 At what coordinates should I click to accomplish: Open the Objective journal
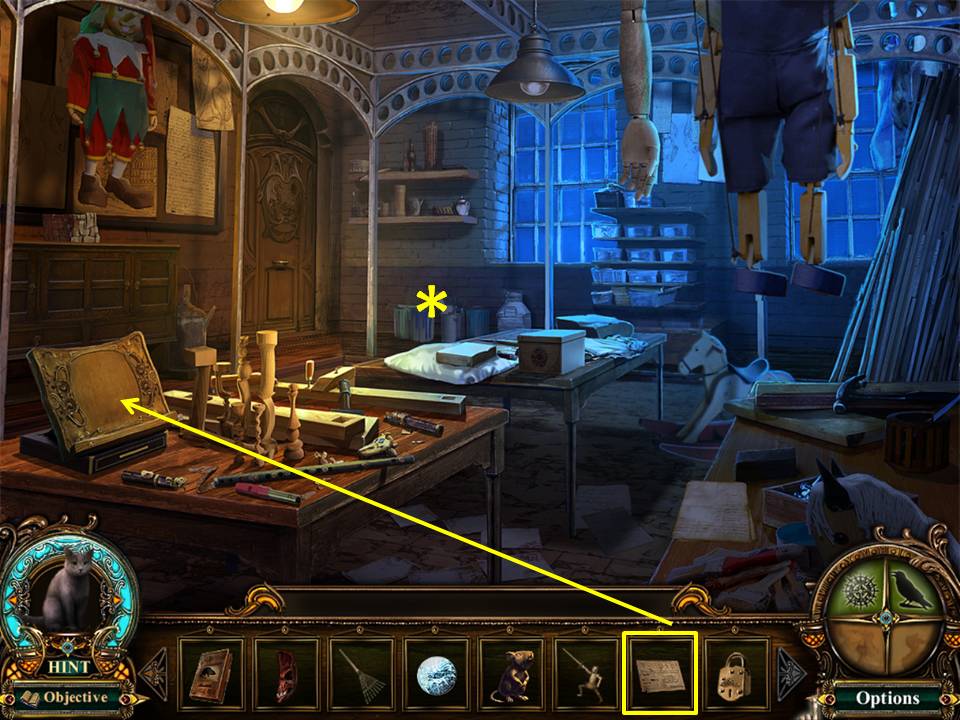click(x=67, y=697)
